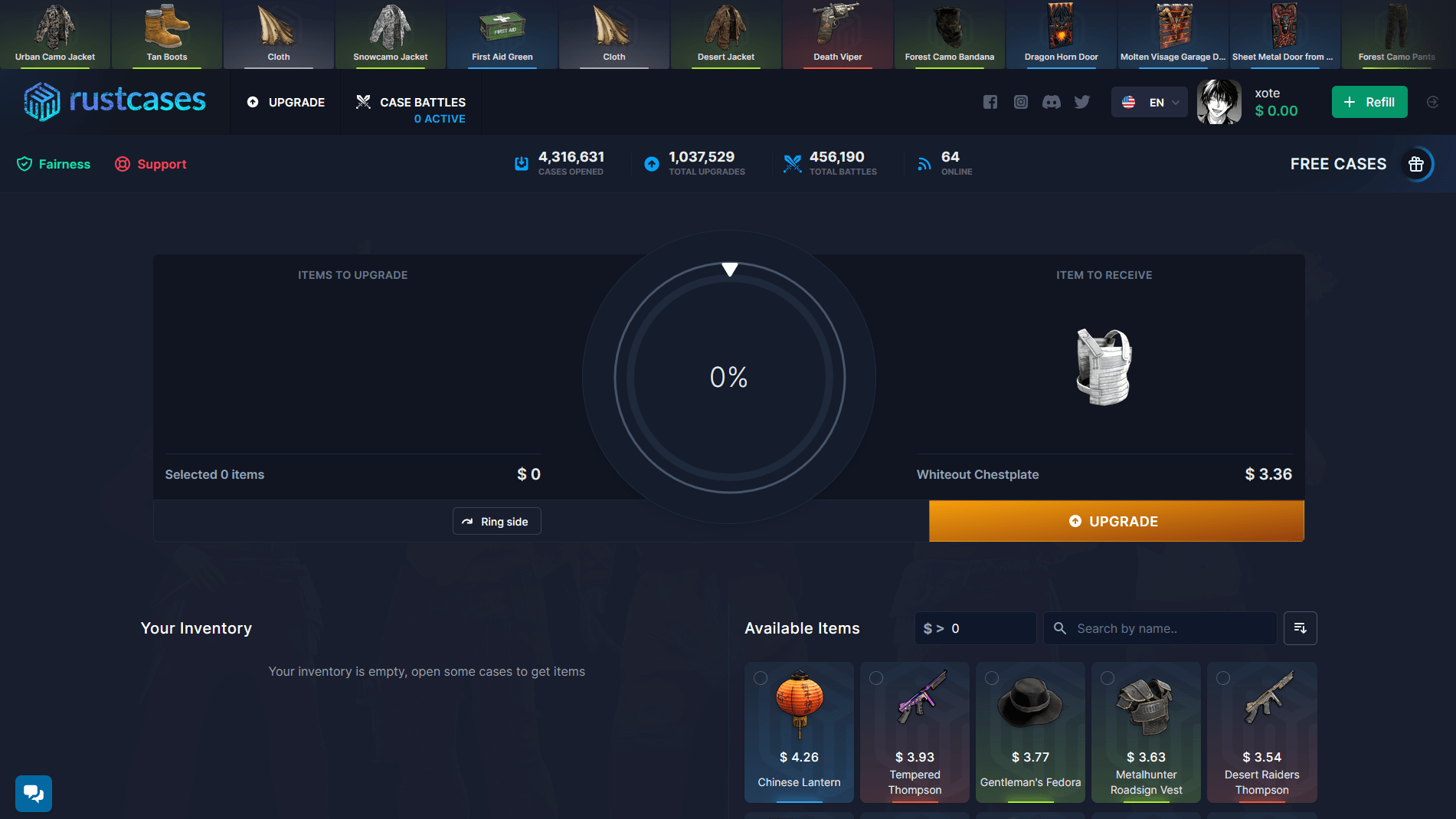Select the Tempered Thompson item checkbox
The height and width of the screenshot is (819, 1456).
pyautogui.click(x=876, y=677)
